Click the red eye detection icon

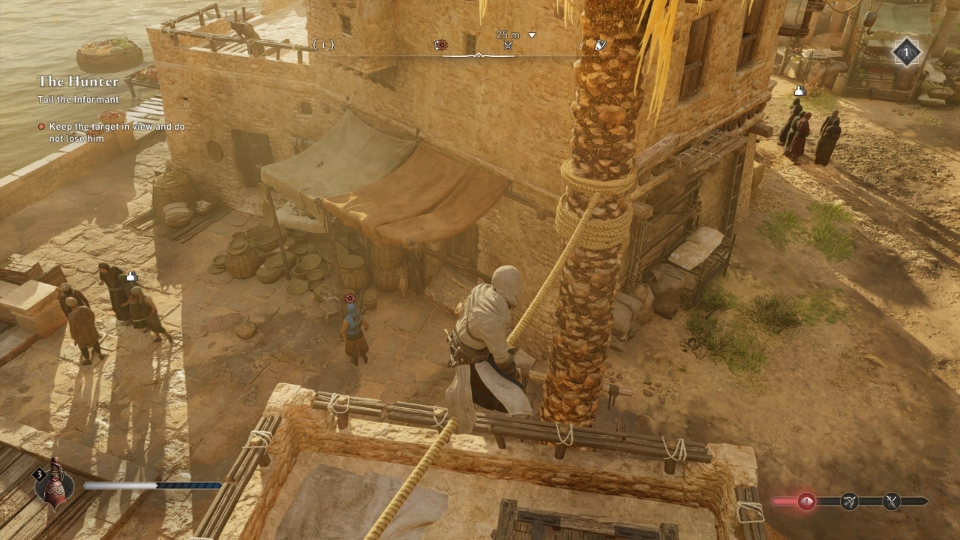point(806,502)
